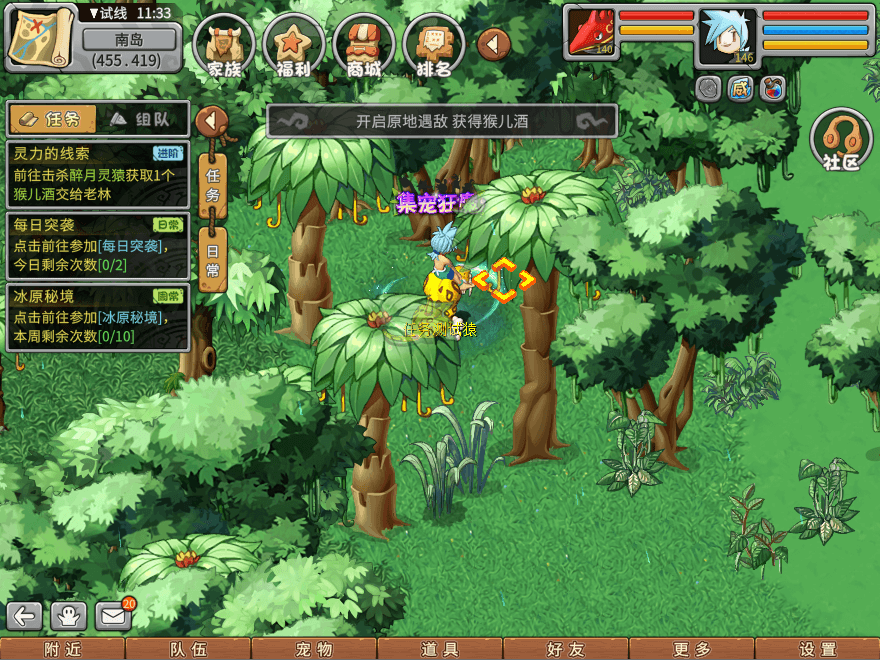Switch to the 组队 (Team) tab
The width and height of the screenshot is (880, 660).
[x=141, y=119]
